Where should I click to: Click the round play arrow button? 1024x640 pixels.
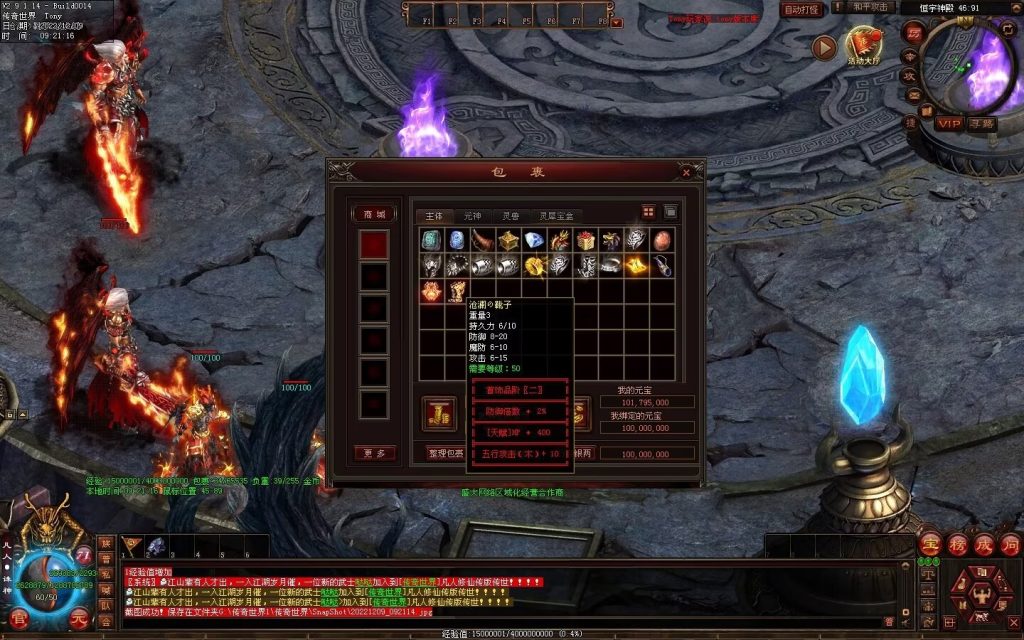point(823,47)
